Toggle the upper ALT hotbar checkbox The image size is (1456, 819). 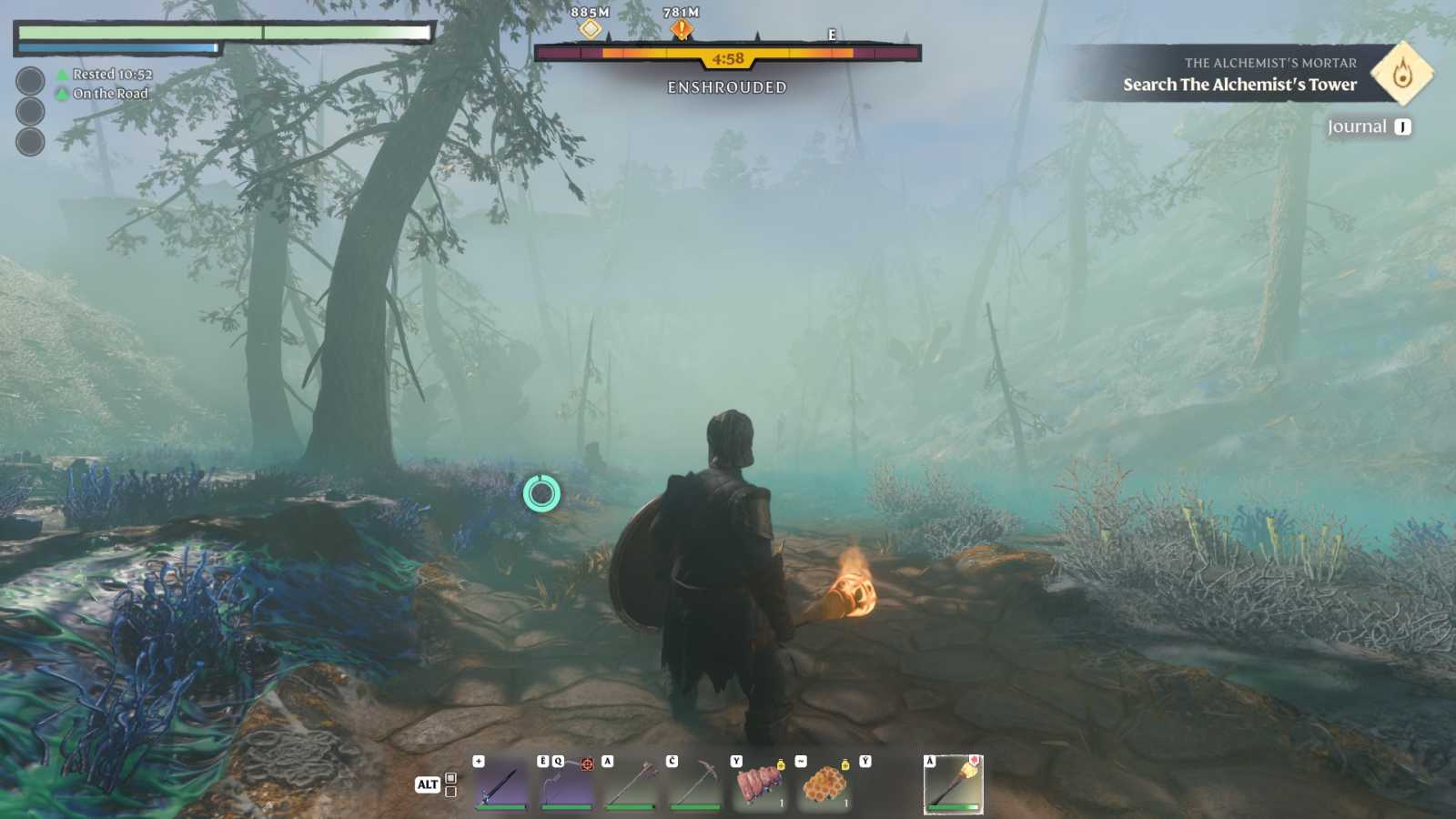pyautogui.click(x=450, y=777)
